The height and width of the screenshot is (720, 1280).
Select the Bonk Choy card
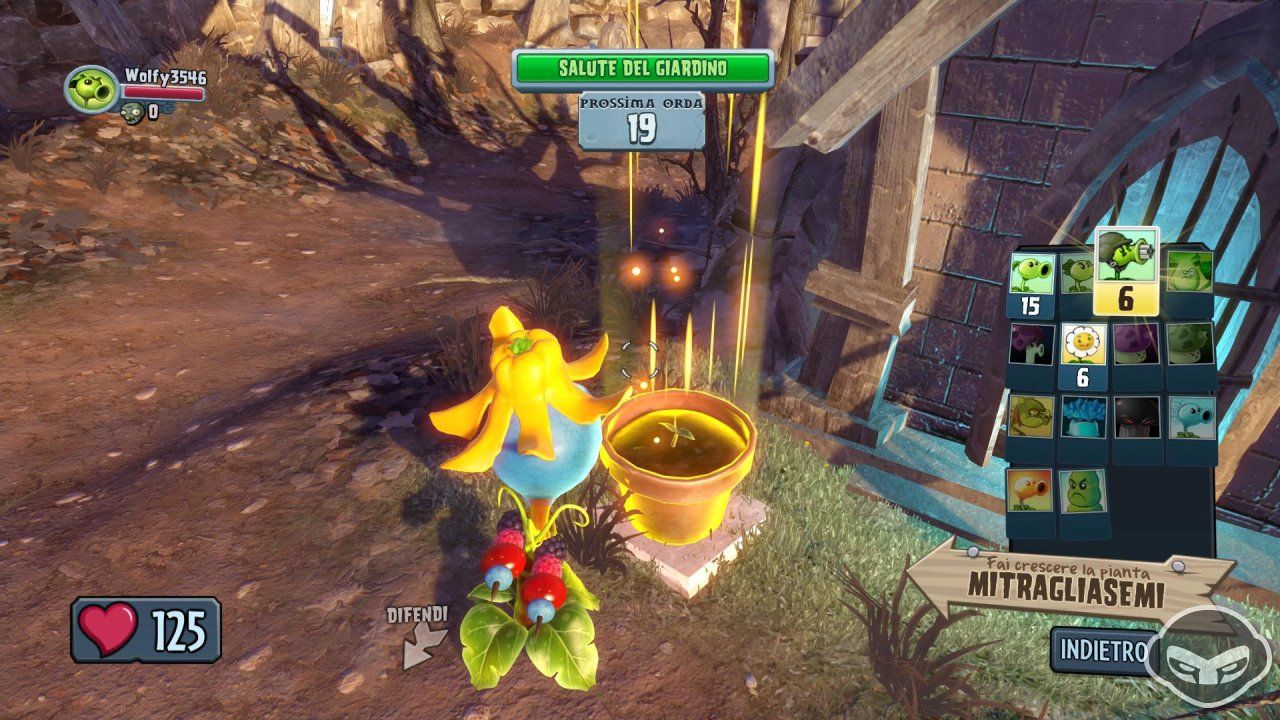coord(1189,271)
